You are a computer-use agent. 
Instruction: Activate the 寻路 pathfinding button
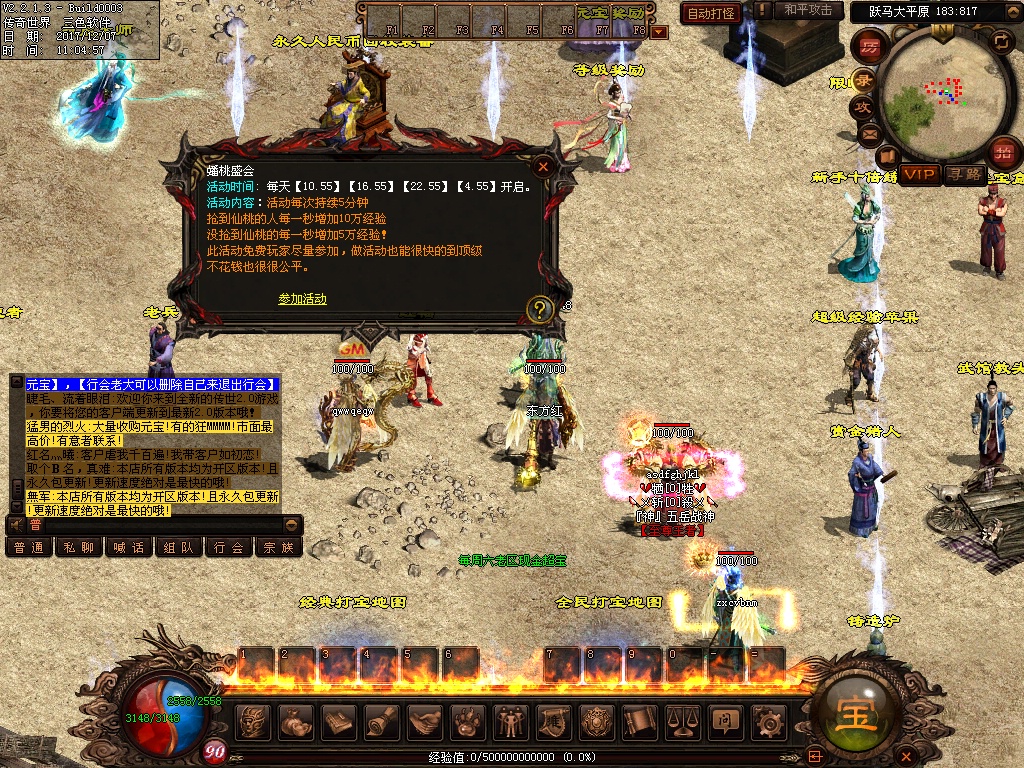click(x=963, y=174)
